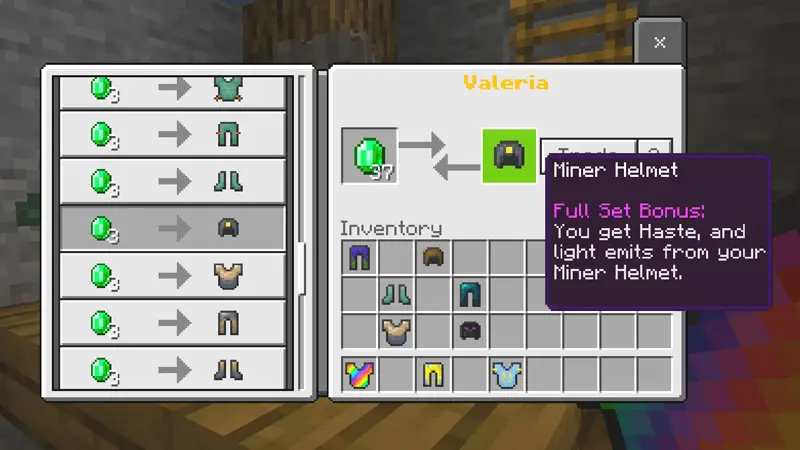Select the rainbow chestplate hotbar slot

(x=360, y=374)
